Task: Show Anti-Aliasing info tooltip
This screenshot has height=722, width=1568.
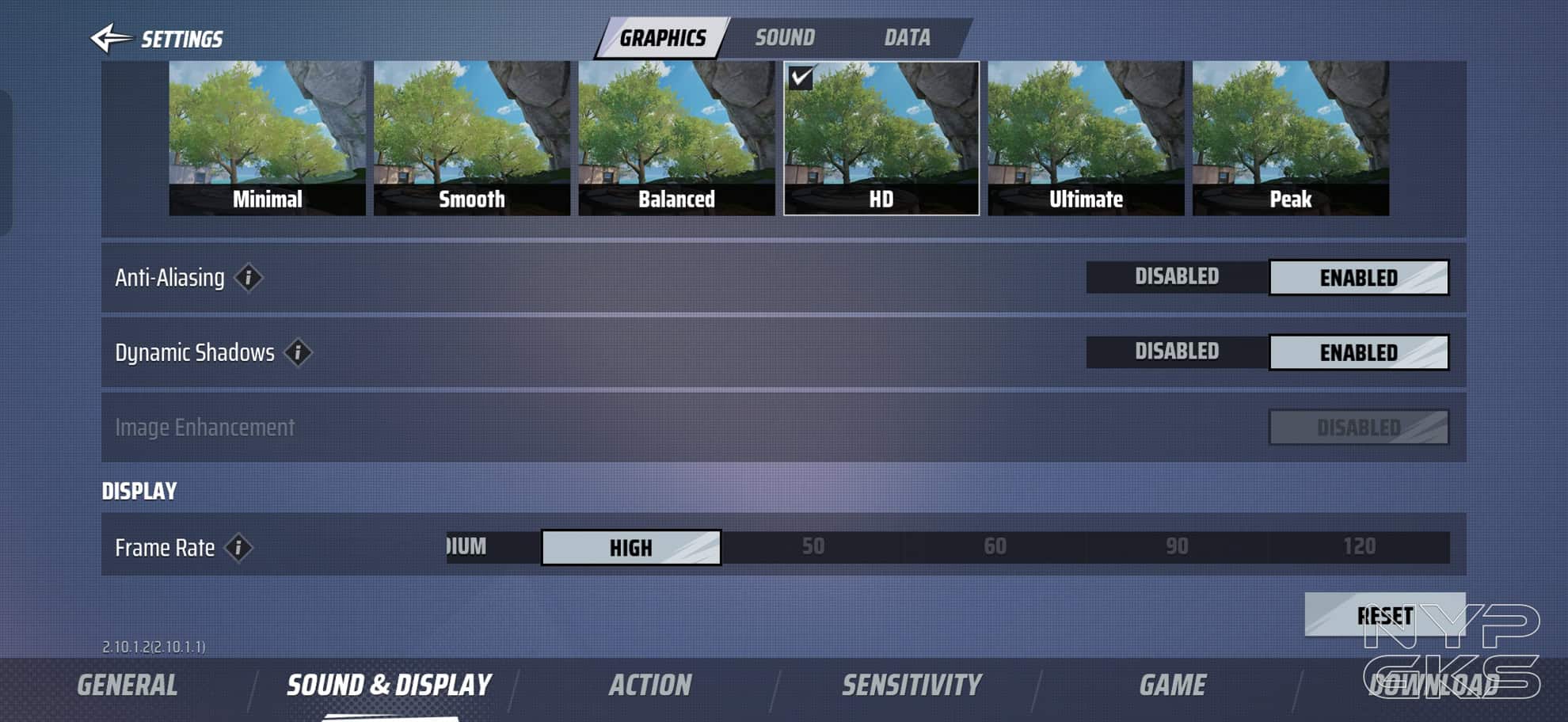Action: 249,278
